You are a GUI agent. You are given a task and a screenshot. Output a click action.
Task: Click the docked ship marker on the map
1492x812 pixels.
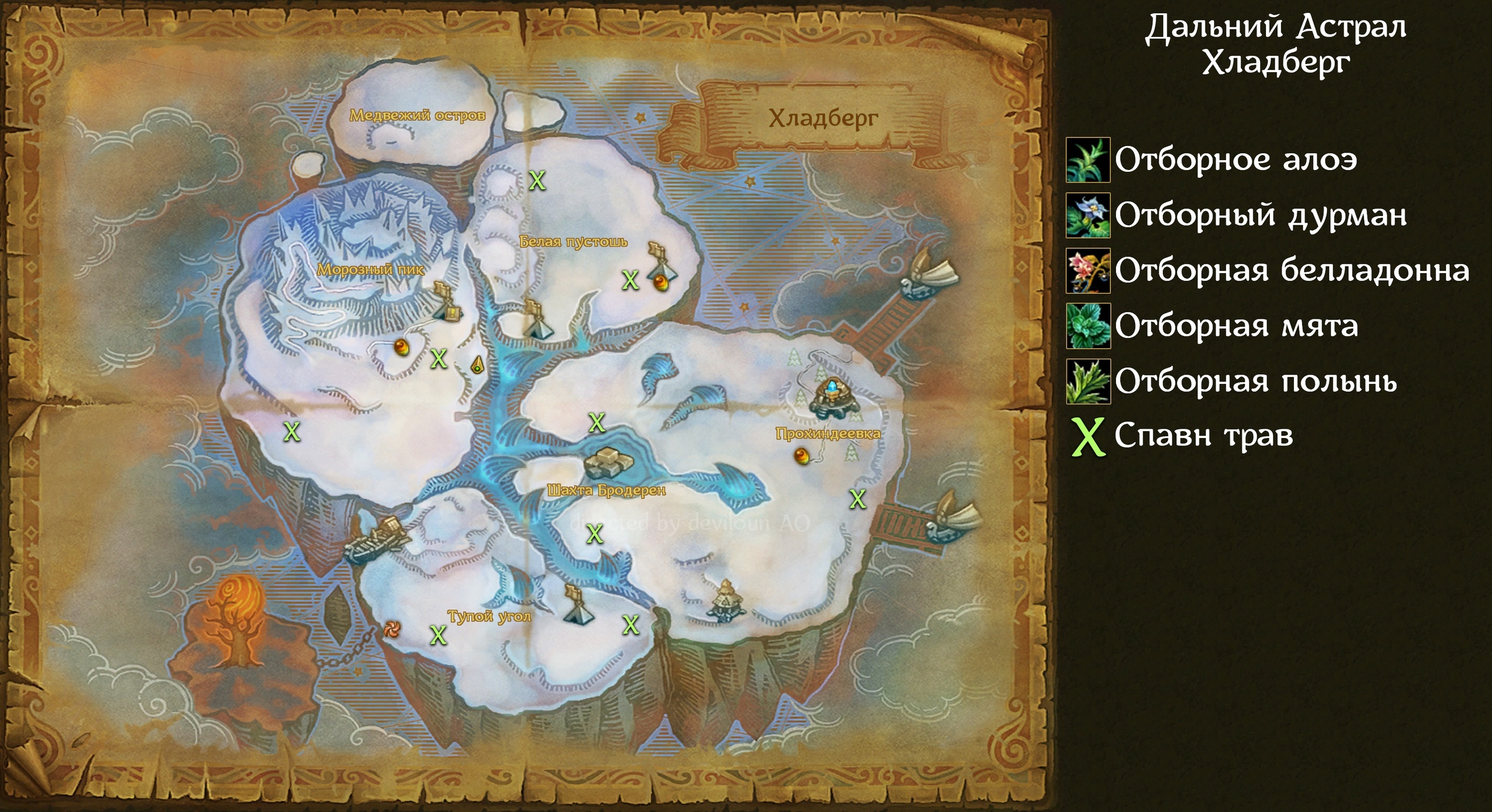coord(376,541)
